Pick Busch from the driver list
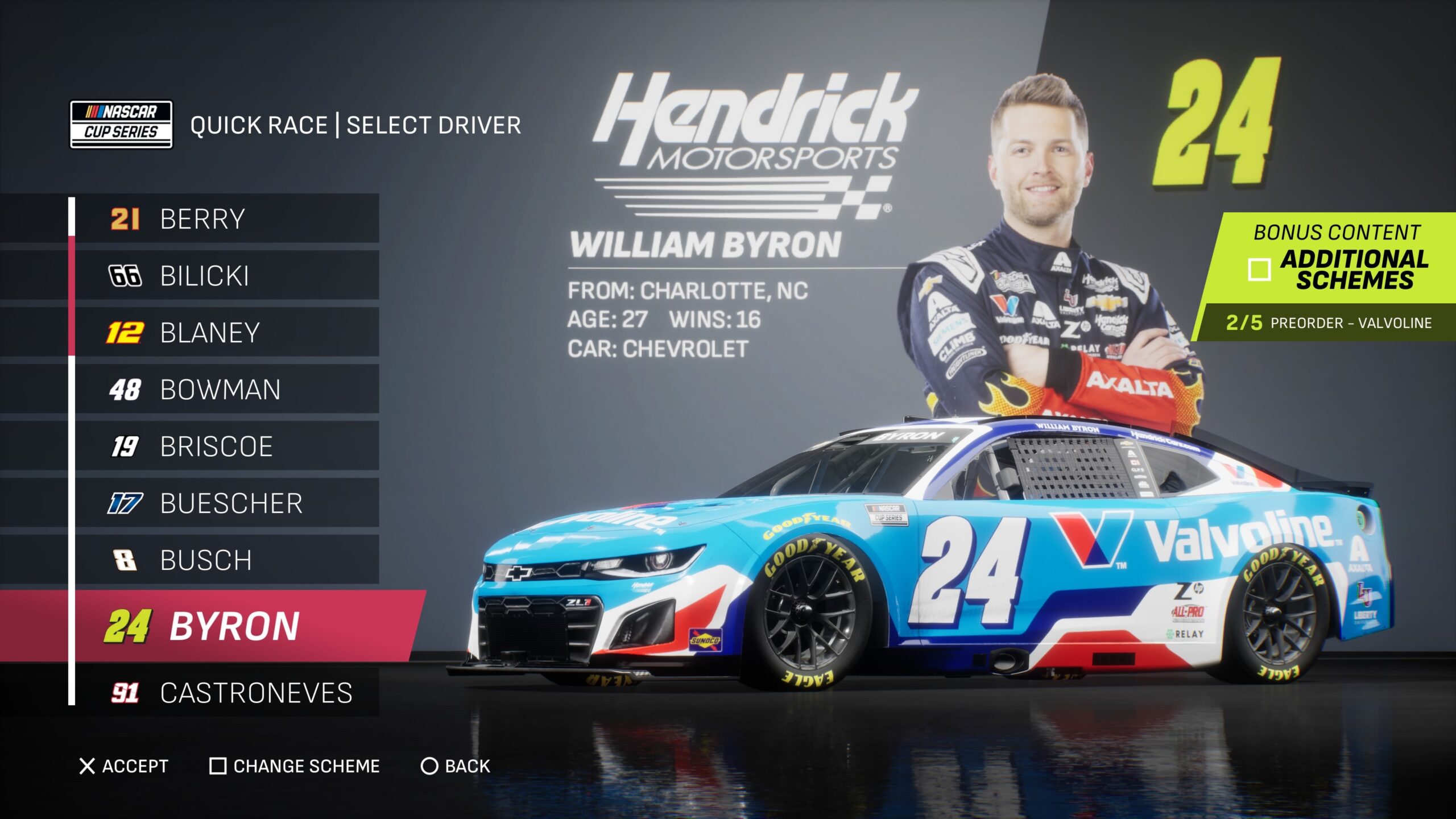 tap(226, 560)
